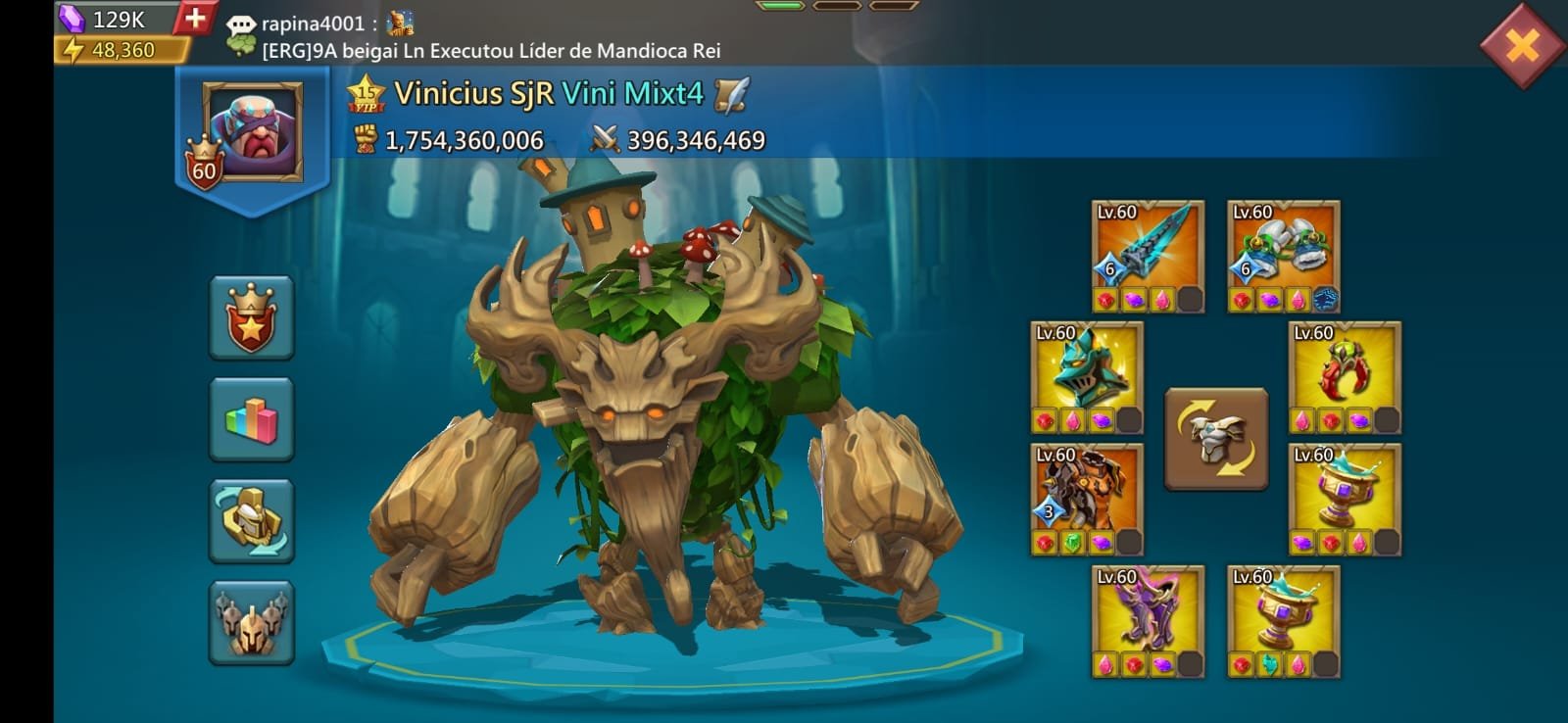
Task: Open the three helmets army button
Action: pos(252,623)
